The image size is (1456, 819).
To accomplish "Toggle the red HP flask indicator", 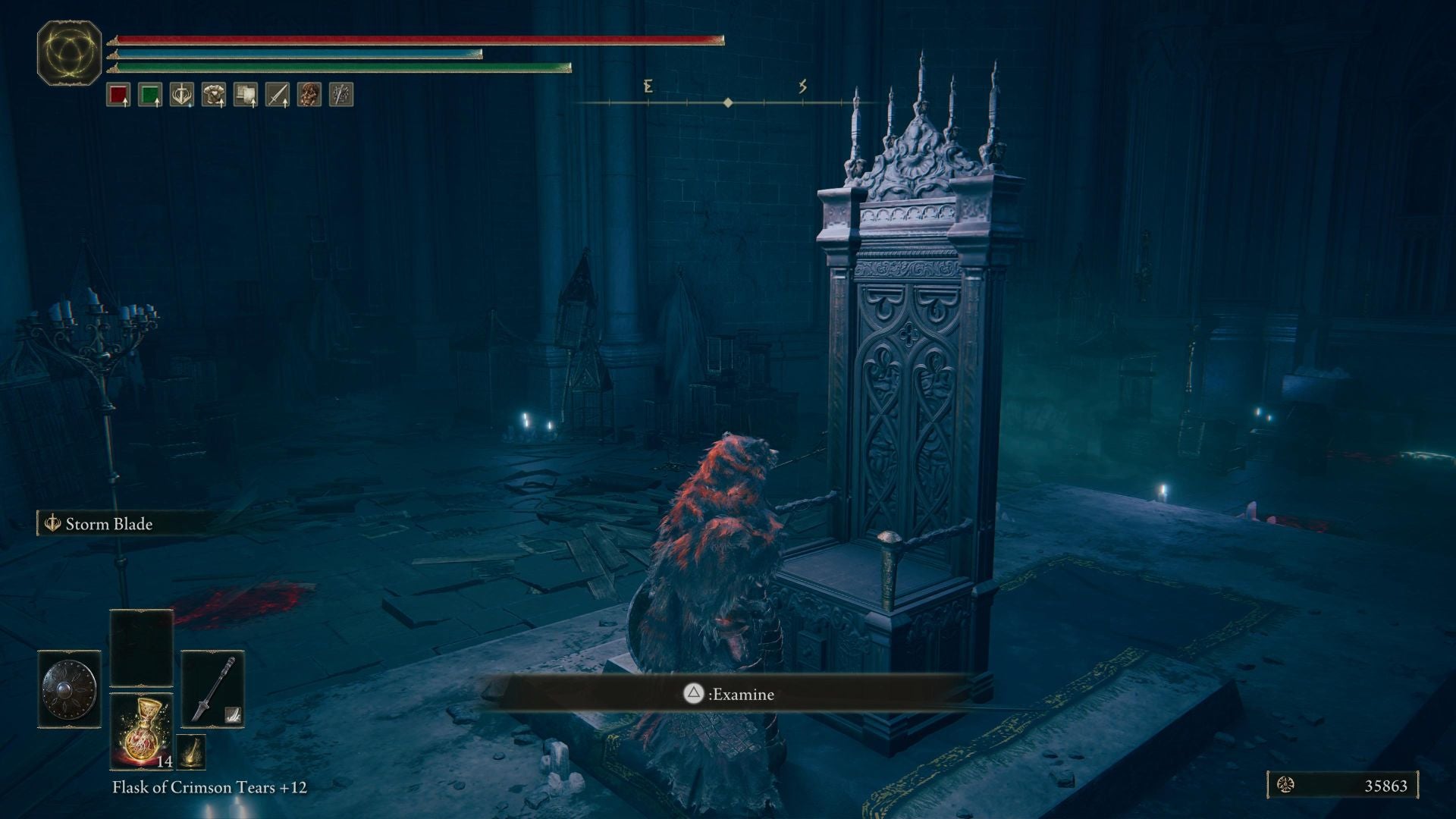I will coord(118,95).
